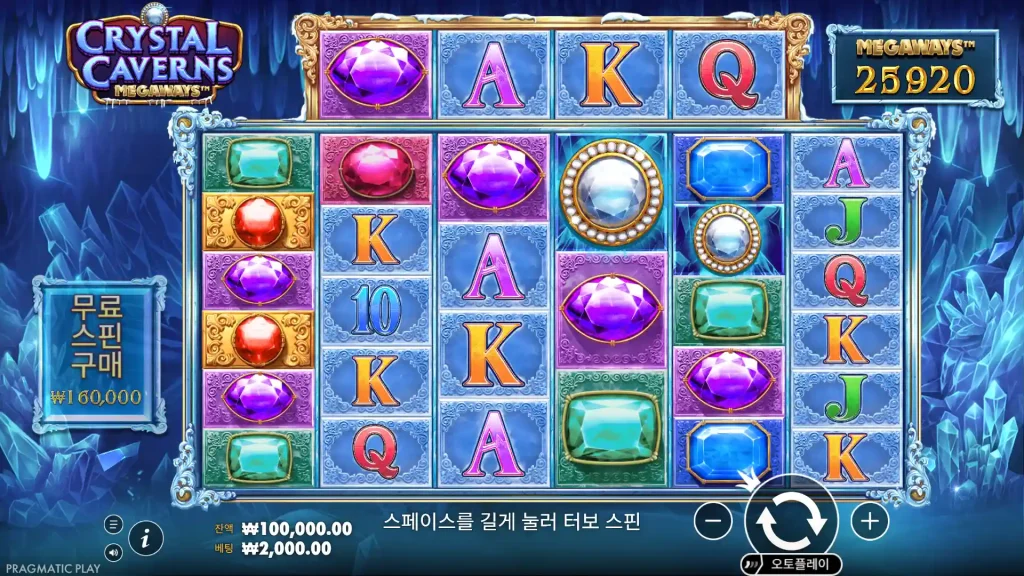
Task: Spin the reels with the circular arrow button
Action: coord(791,520)
